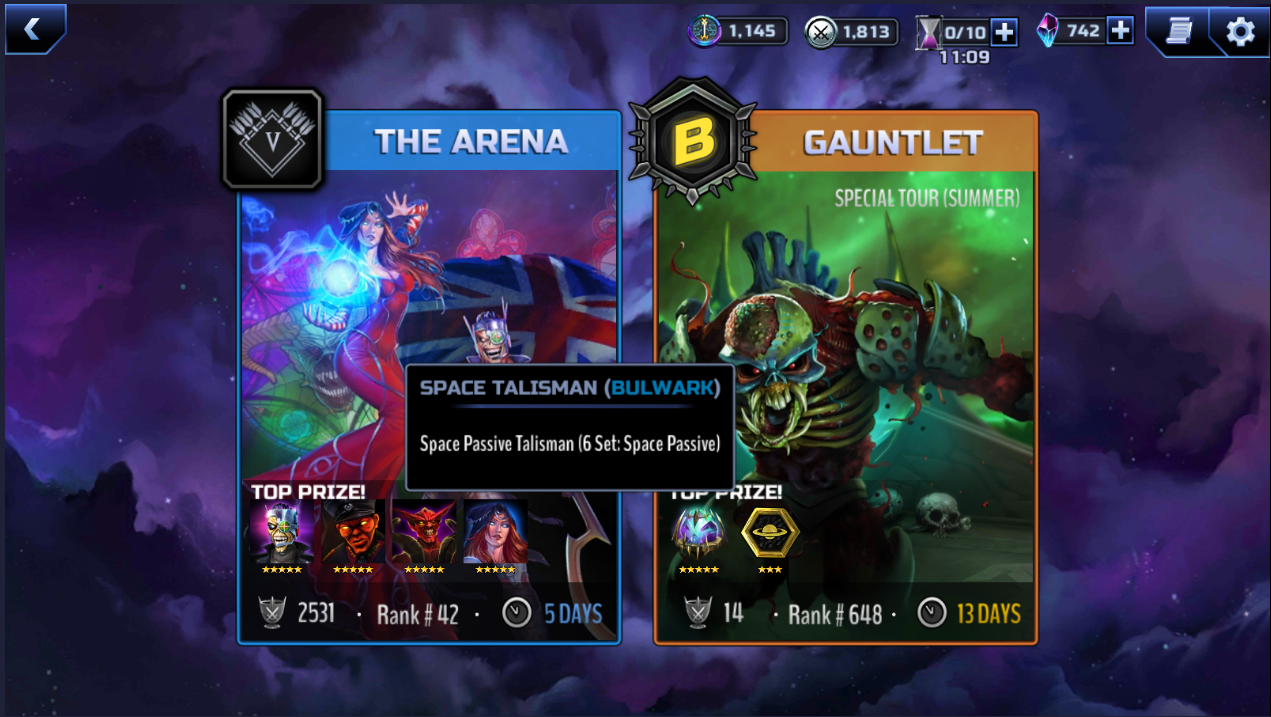Add more purple gems with plus button
The width and height of the screenshot is (1271, 717).
[x=1121, y=30]
